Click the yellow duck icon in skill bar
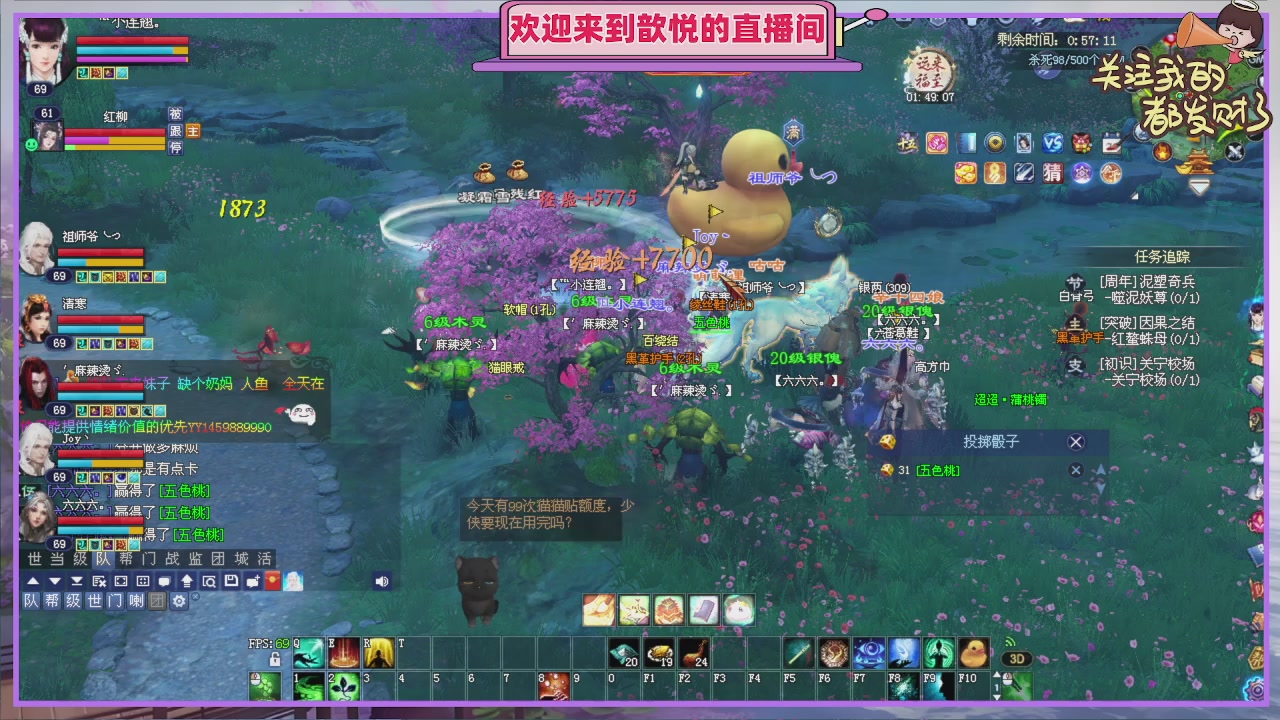Viewport: 1280px width, 720px height. pos(973,652)
